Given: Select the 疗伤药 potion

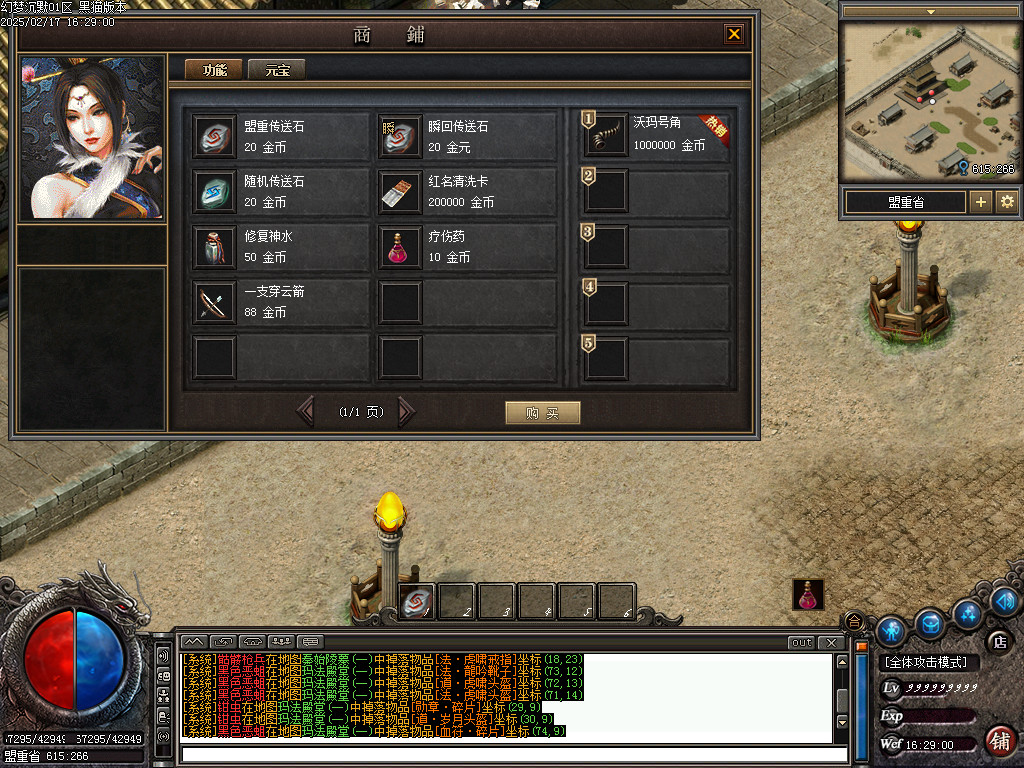Looking at the screenshot, I should pyautogui.click(x=467, y=247).
